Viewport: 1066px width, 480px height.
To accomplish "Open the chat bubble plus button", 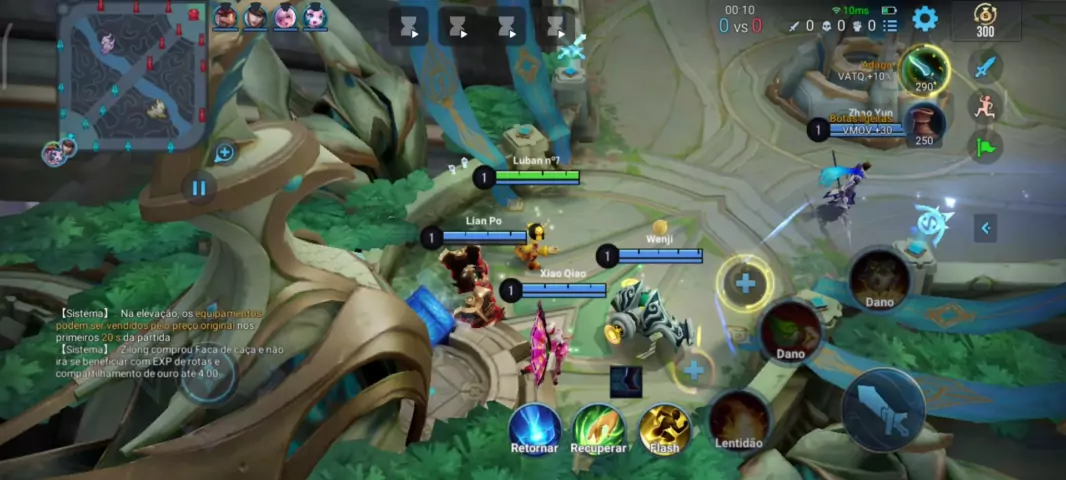I will point(224,153).
